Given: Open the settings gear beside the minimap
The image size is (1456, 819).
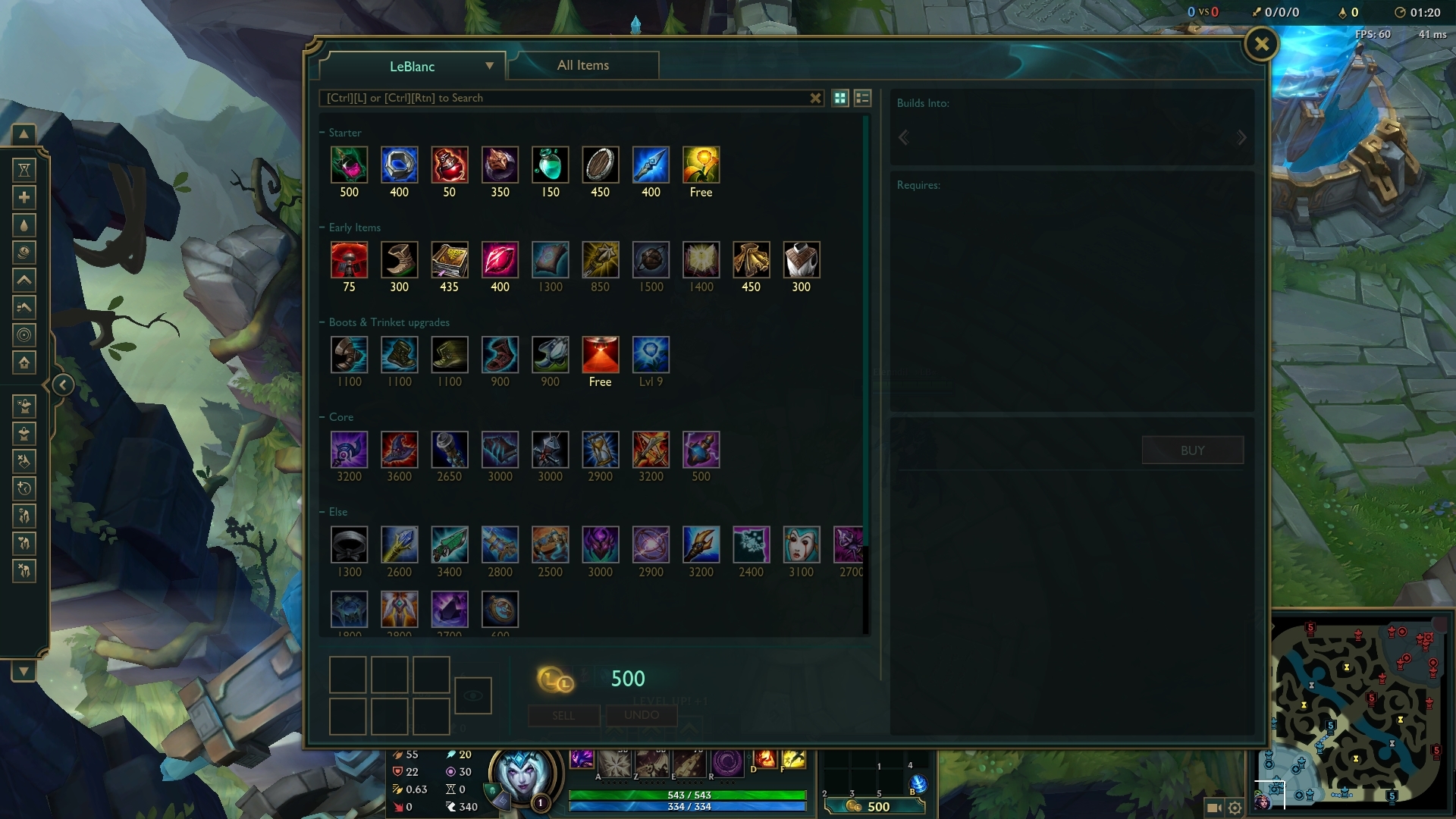Looking at the screenshot, I should [1235, 808].
